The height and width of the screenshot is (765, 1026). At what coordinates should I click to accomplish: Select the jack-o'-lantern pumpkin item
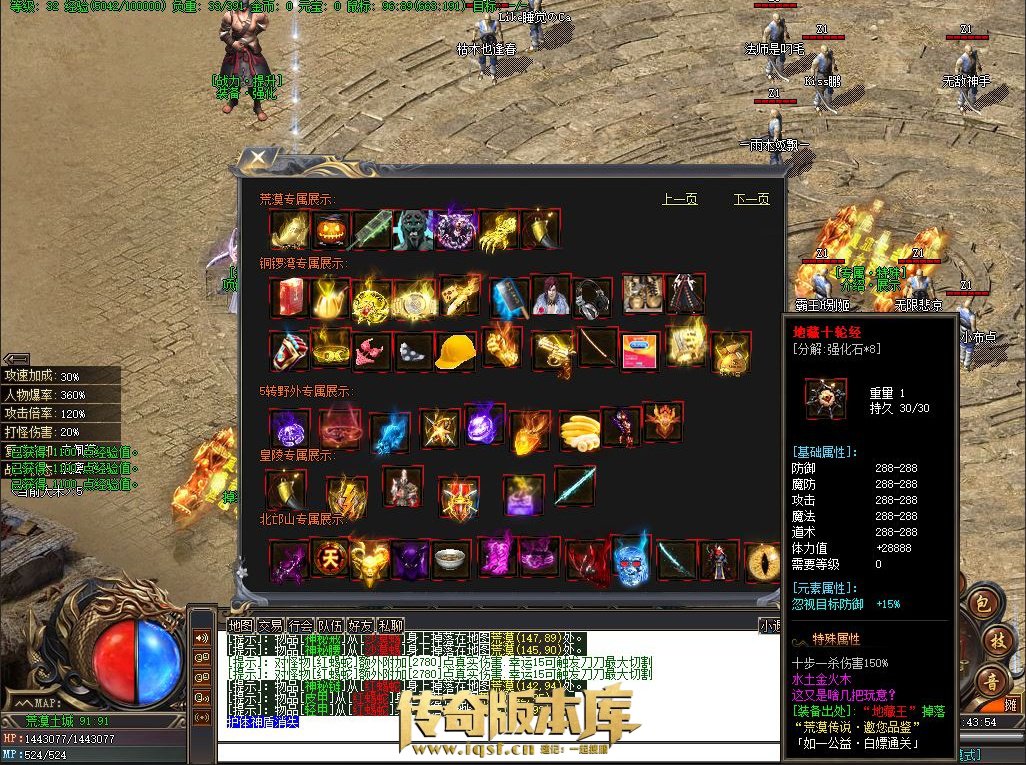tap(331, 230)
